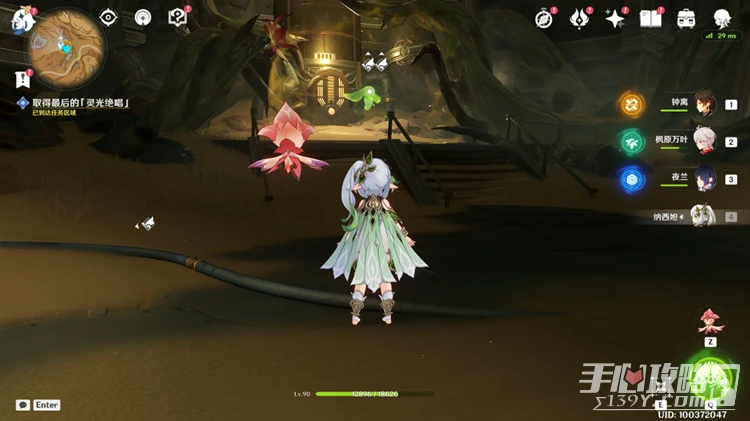Open the character head icon at top right
The width and height of the screenshot is (750, 421).
click(721, 18)
